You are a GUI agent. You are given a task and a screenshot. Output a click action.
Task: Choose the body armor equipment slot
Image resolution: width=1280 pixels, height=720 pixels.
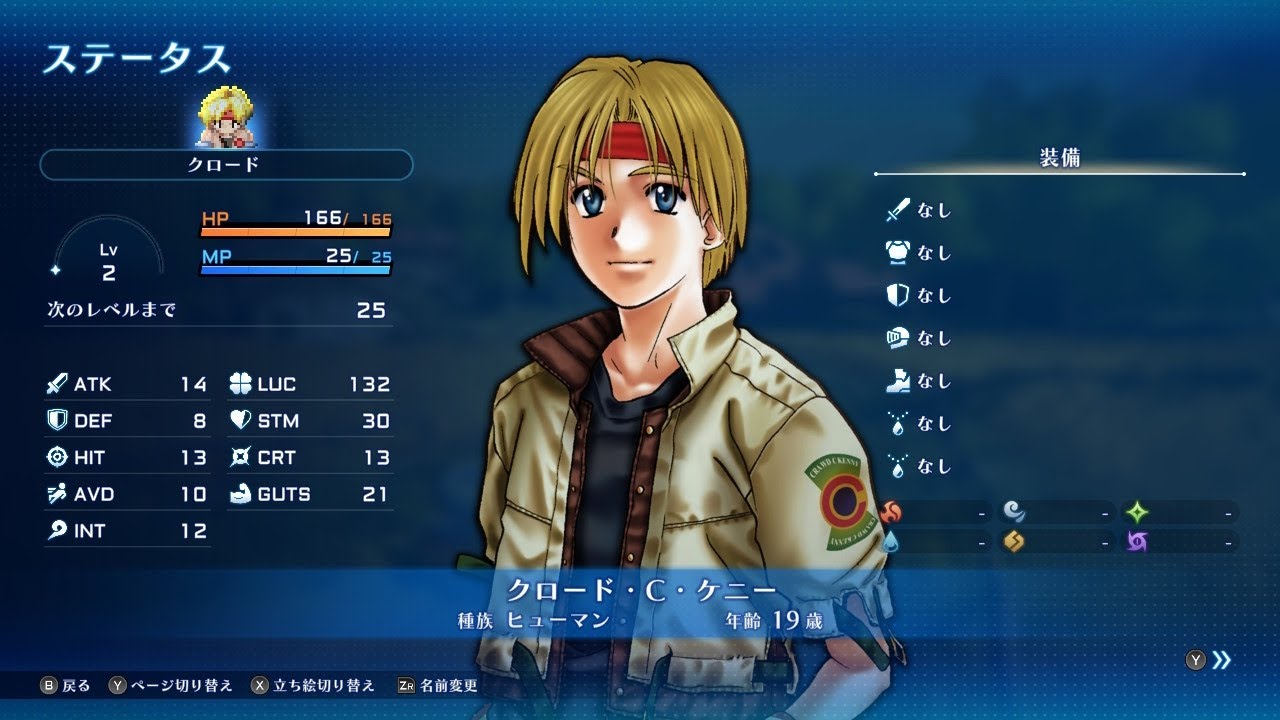(918, 253)
